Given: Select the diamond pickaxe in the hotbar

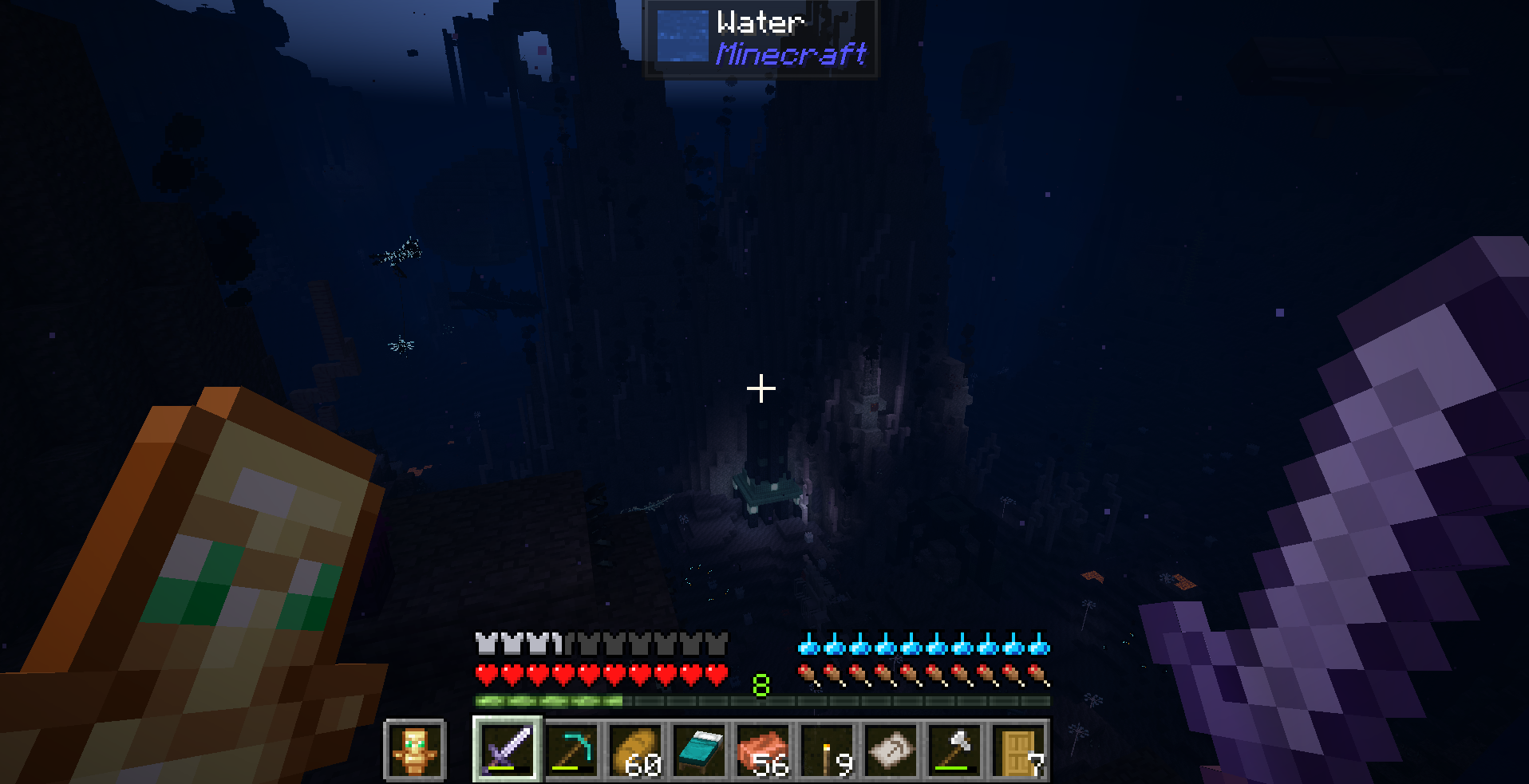Looking at the screenshot, I should pos(572,751).
